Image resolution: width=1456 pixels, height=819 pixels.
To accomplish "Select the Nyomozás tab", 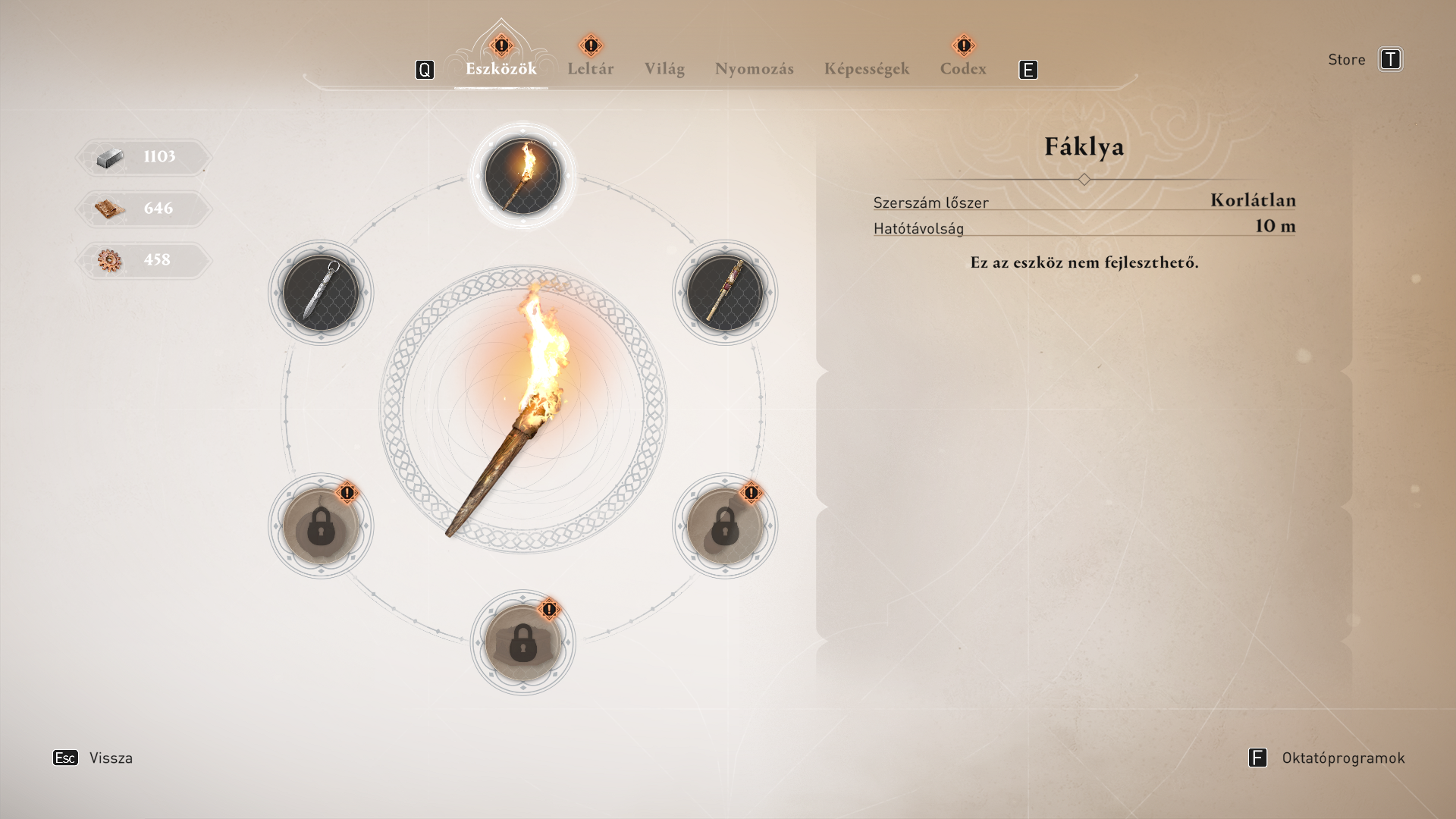I will coord(754,69).
